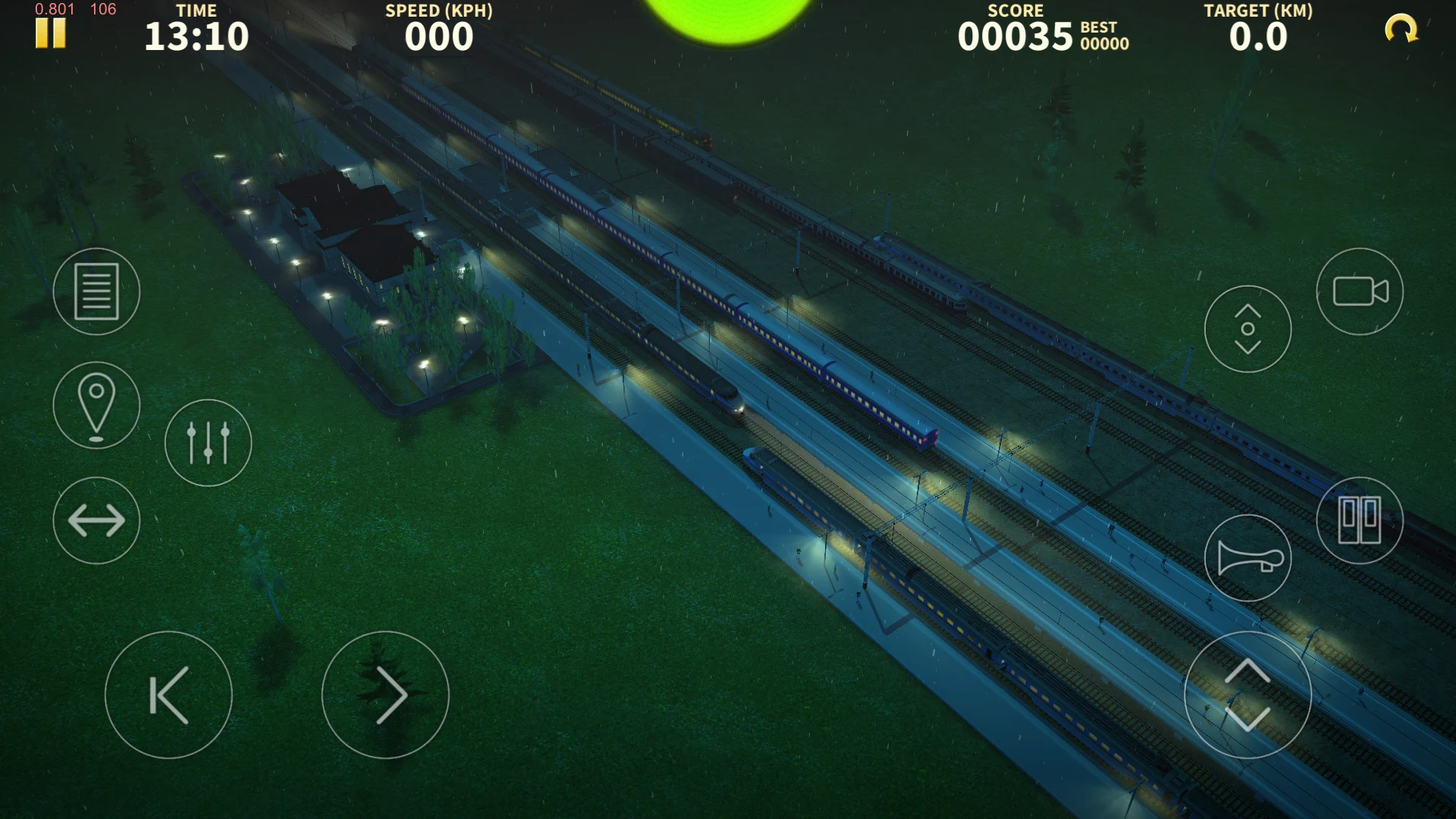Image resolution: width=1456 pixels, height=819 pixels.
Task: Pause the game
Action: (49, 32)
